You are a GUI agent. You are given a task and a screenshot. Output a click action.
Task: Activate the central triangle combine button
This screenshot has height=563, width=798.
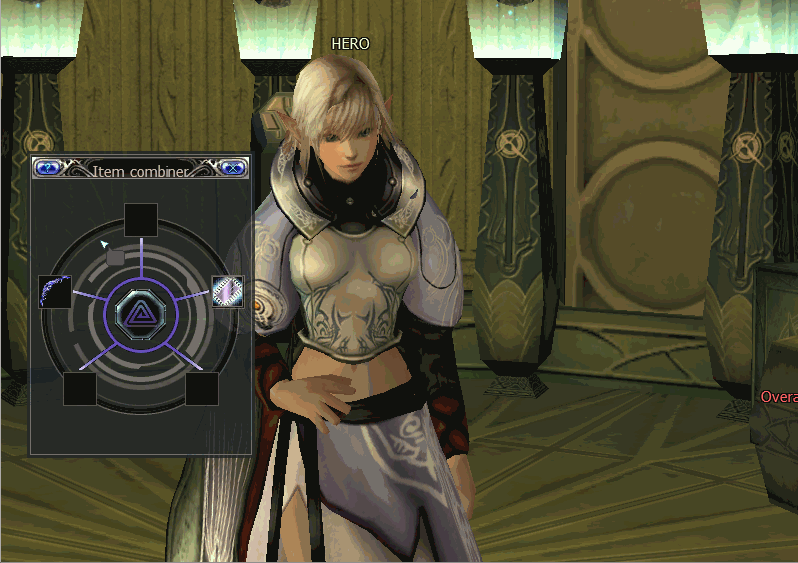(141, 315)
